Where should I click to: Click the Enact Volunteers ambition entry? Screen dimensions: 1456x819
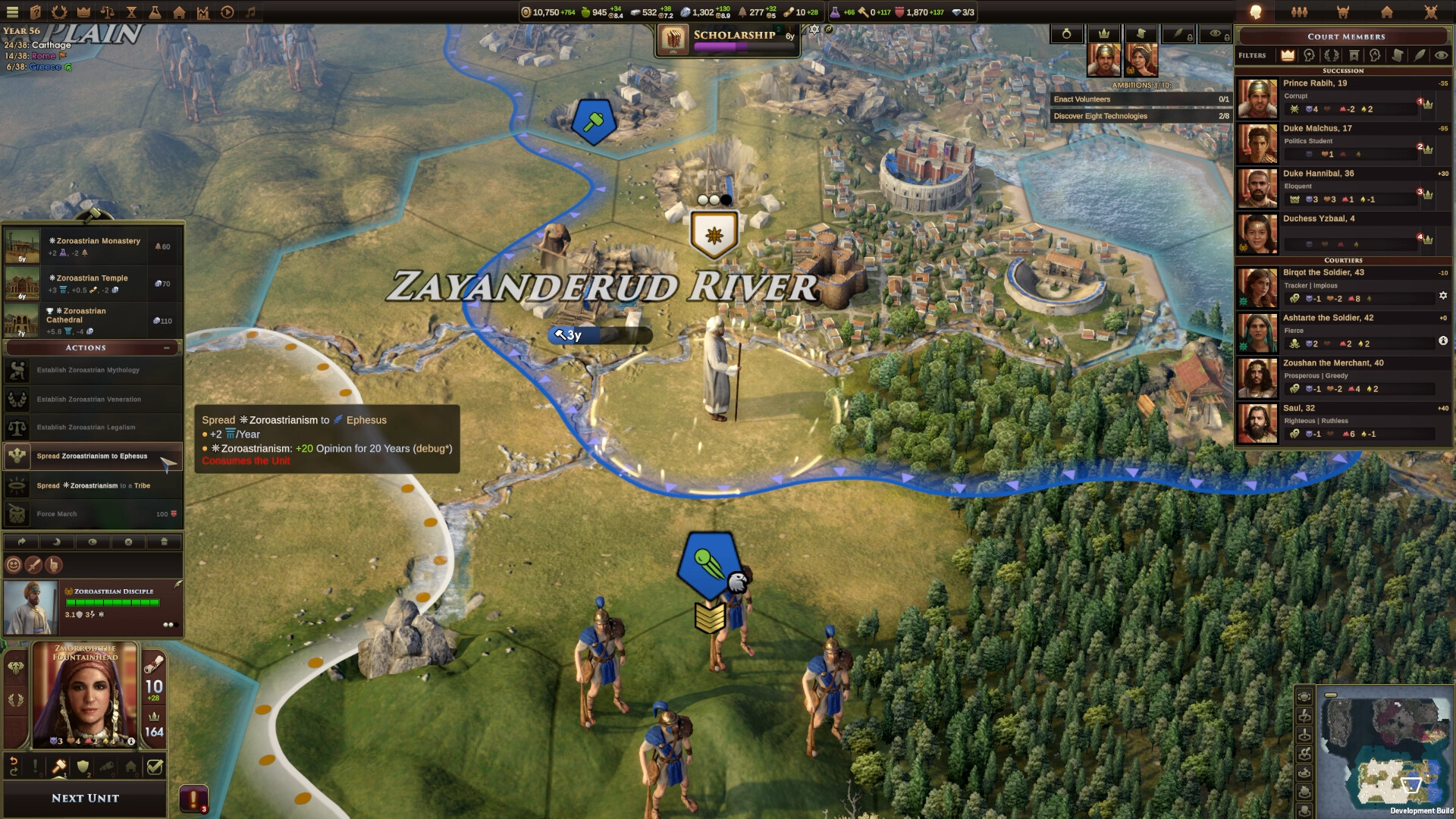pyautogui.click(x=1141, y=99)
